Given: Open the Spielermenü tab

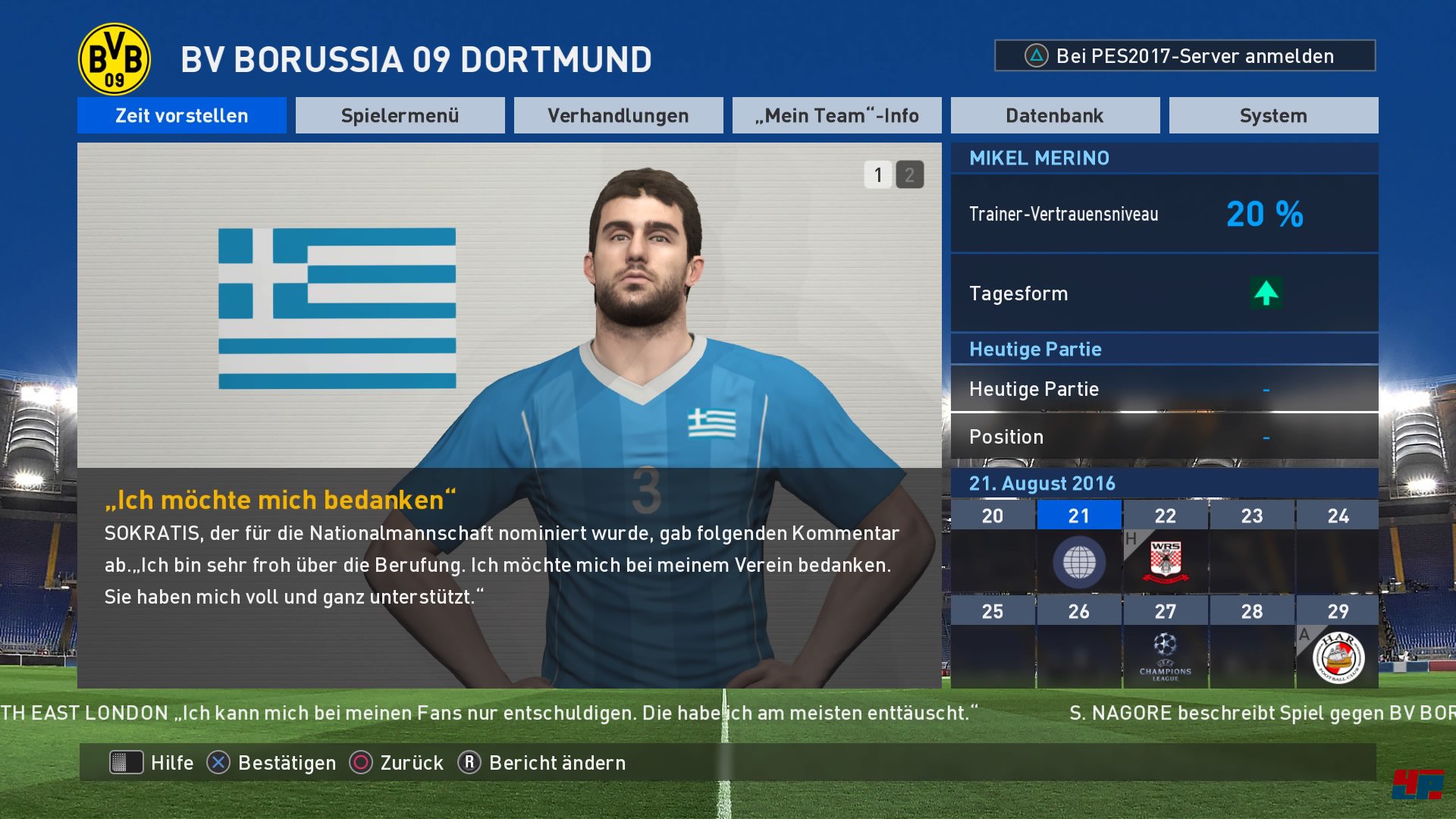Looking at the screenshot, I should pos(400,115).
